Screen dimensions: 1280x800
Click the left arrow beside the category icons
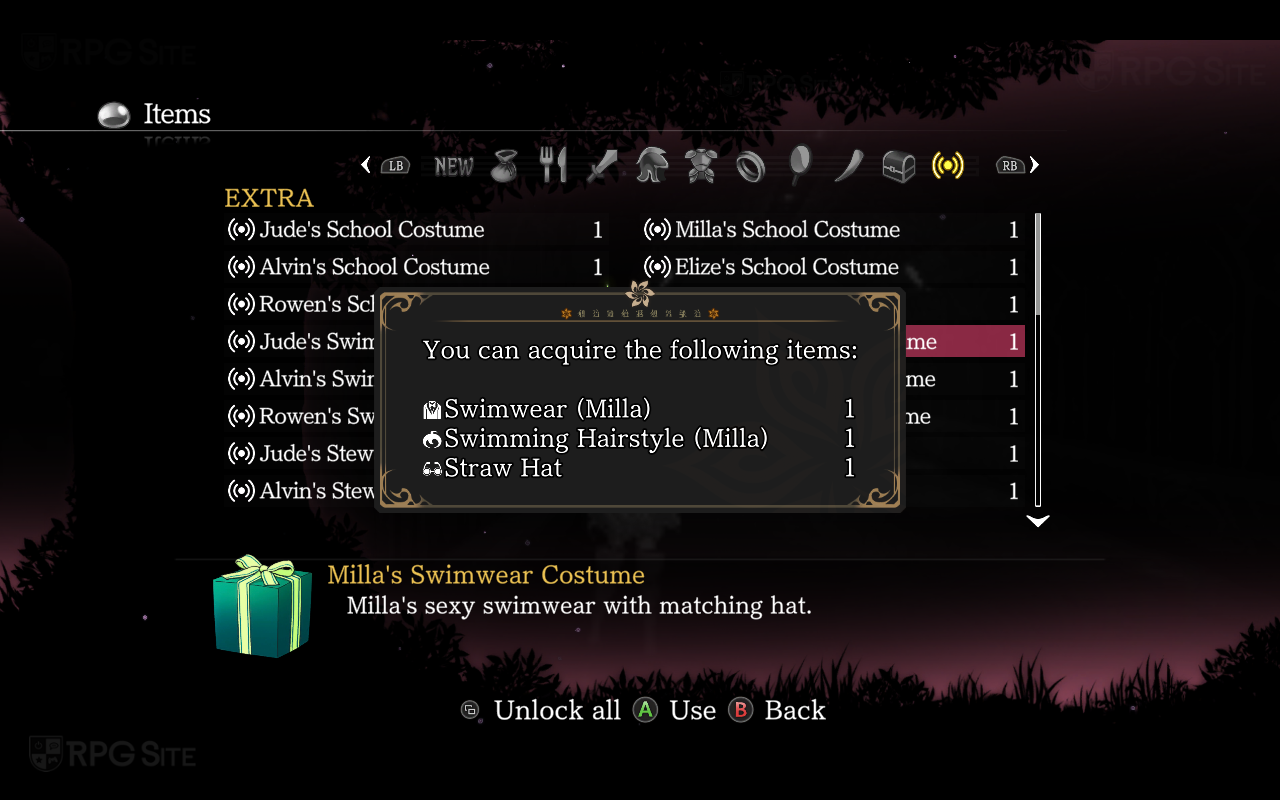tap(366, 165)
